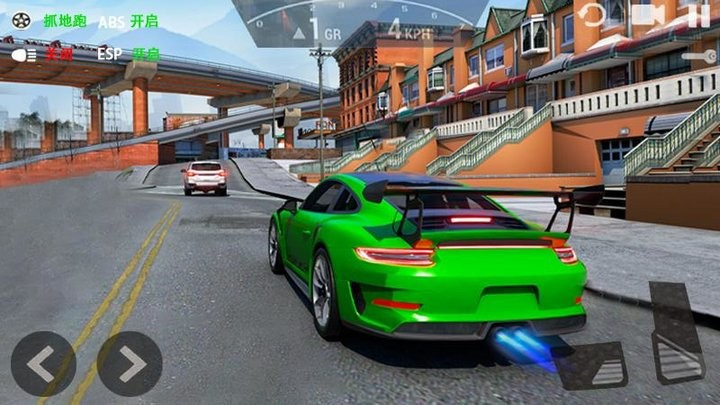Tap the short brake pedal
Screen dimensions: 720x405
coord(593,365)
